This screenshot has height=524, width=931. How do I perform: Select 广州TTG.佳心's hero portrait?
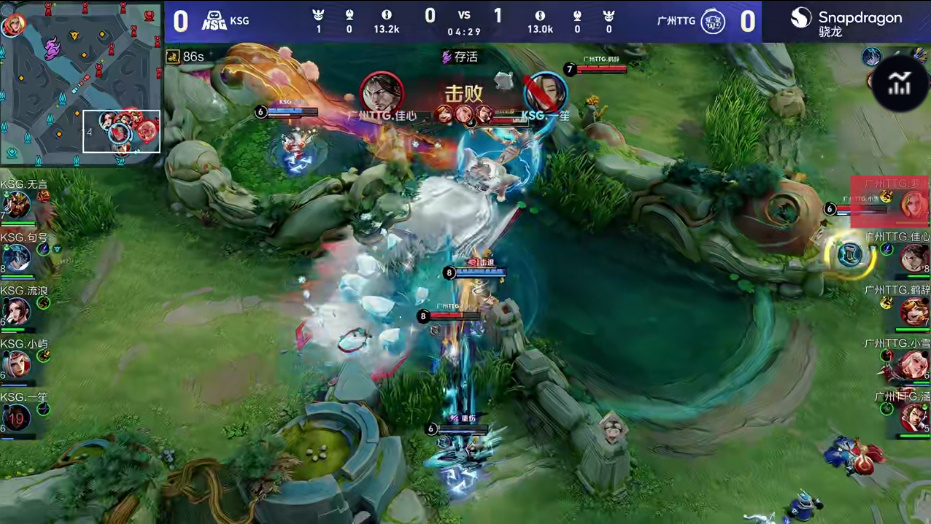[x=914, y=259]
